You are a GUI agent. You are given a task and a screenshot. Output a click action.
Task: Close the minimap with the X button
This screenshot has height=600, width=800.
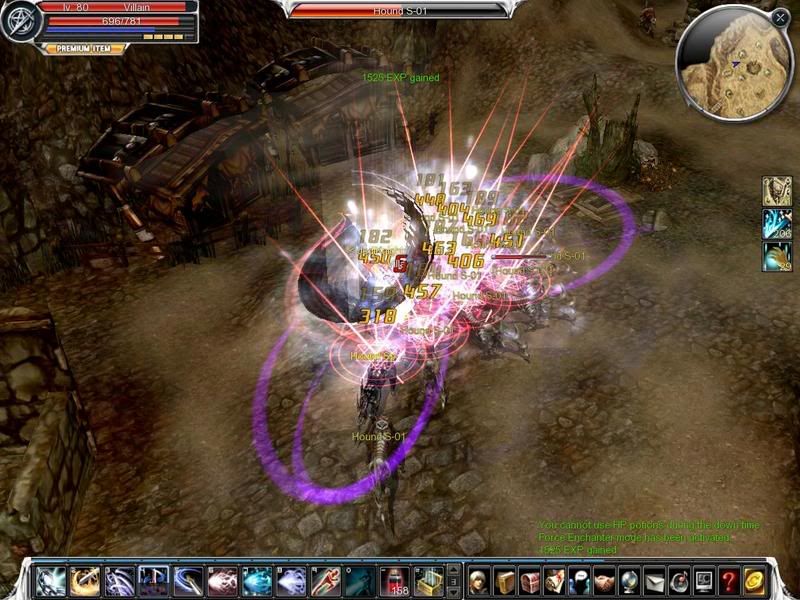coord(780,17)
